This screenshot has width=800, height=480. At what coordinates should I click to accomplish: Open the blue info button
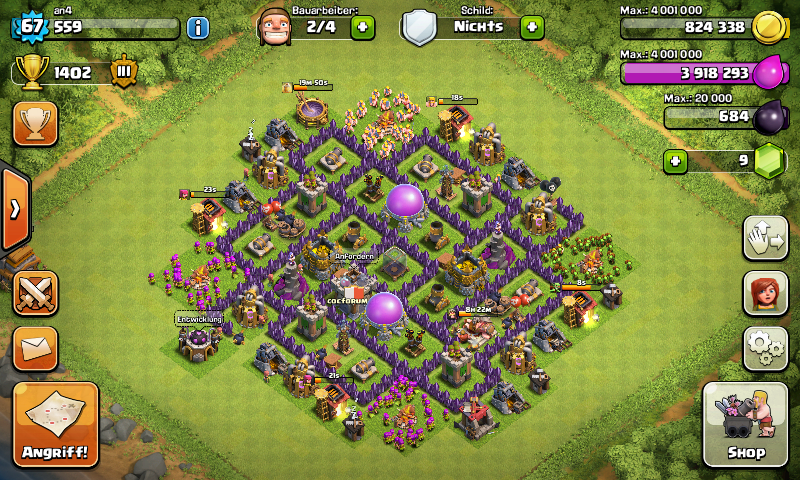tap(198, 27)
